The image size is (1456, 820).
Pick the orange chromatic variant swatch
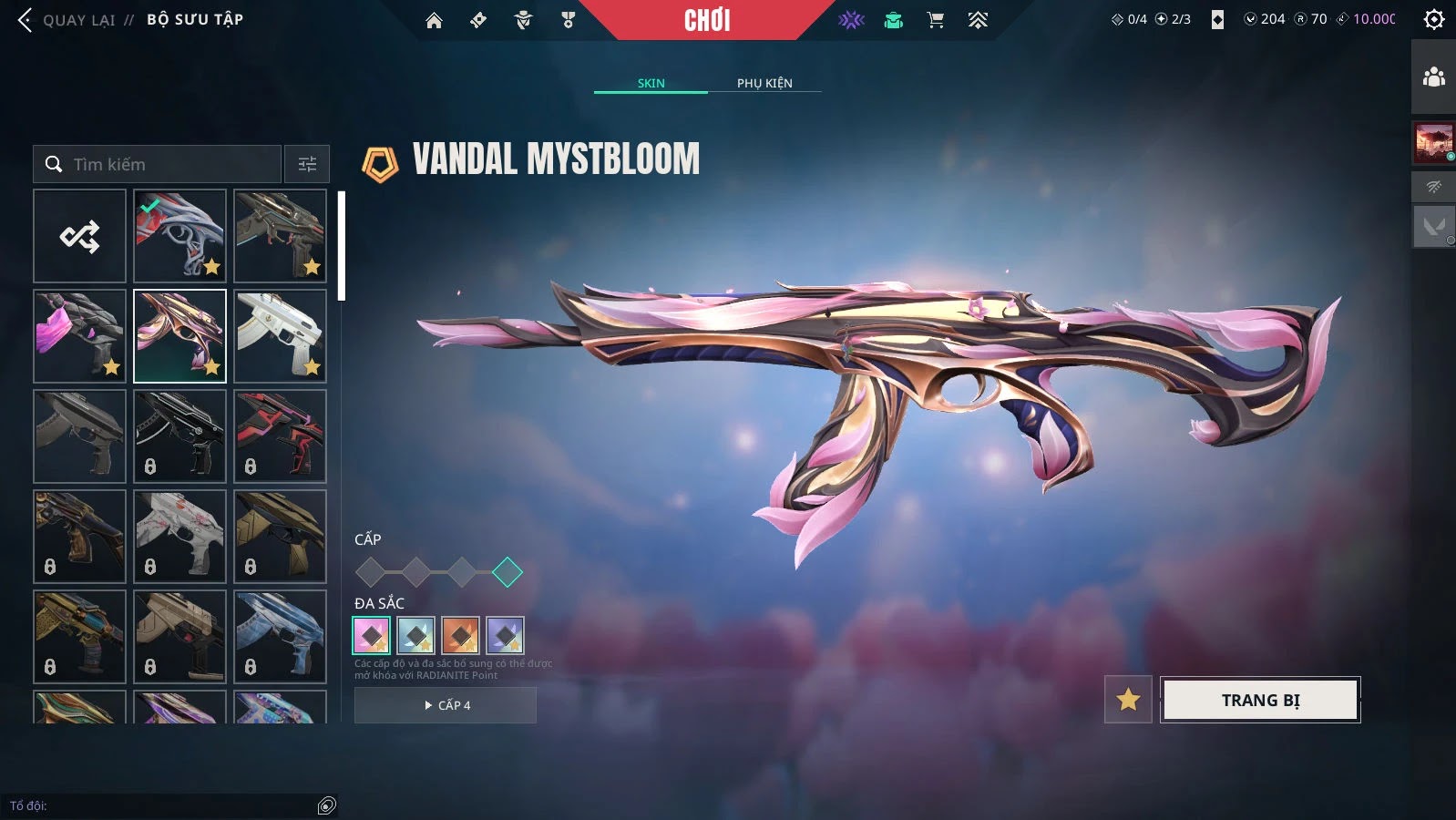point(460,635)
